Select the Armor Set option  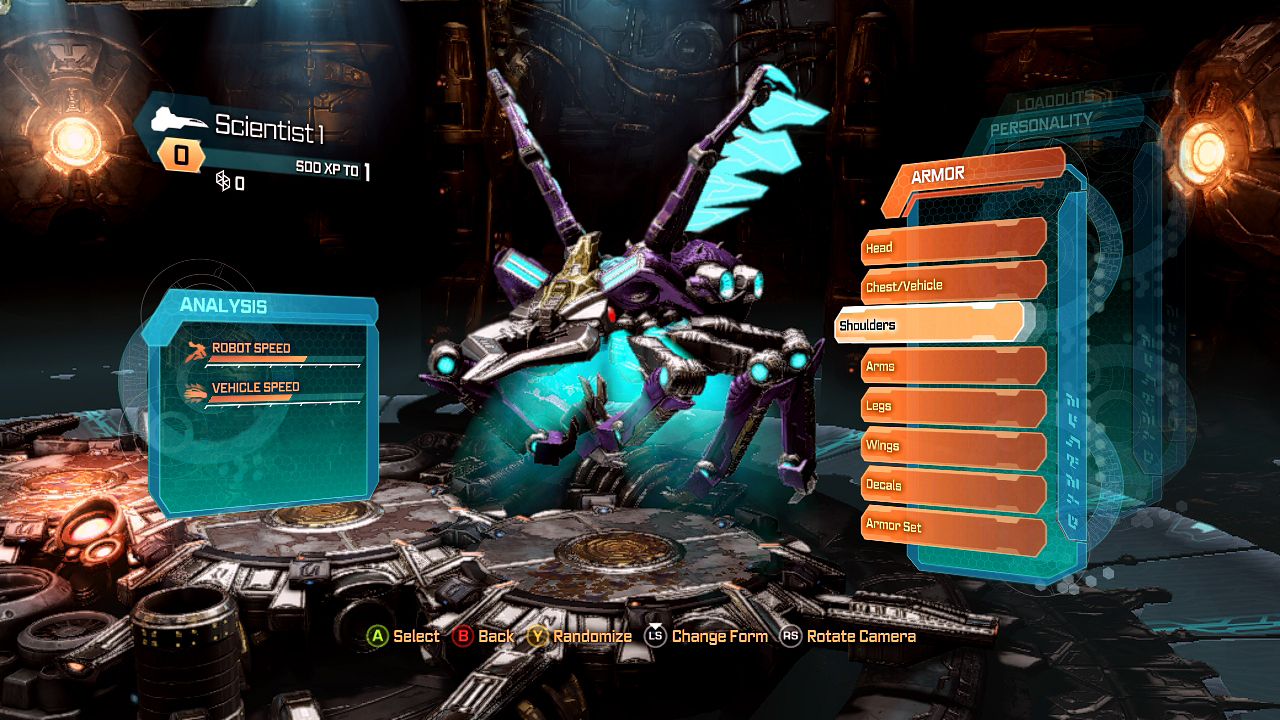(950, 525)
